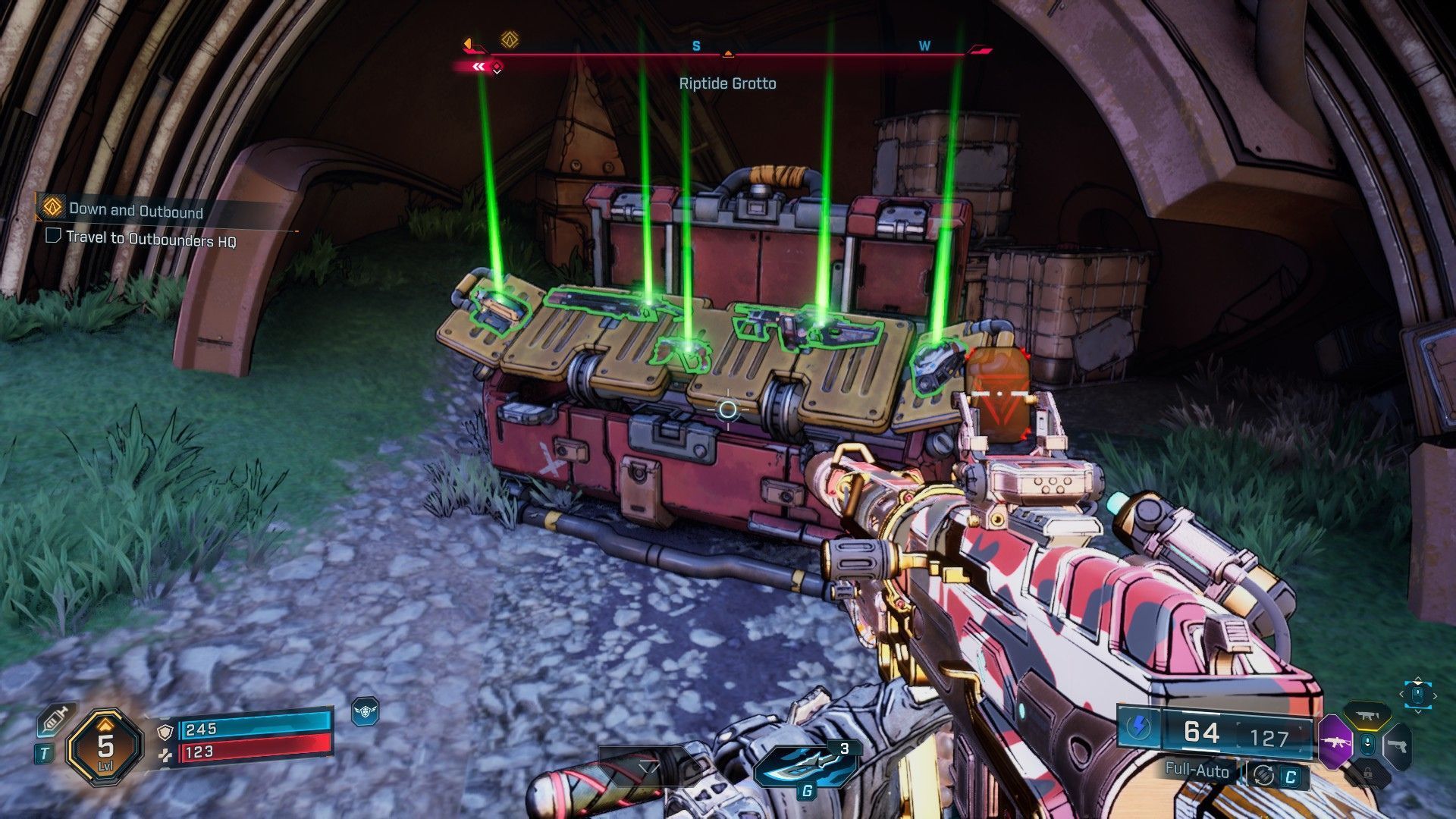Click the down arrow below the mouse wheel icon
1456x819 pixels.
point(1419,711)
